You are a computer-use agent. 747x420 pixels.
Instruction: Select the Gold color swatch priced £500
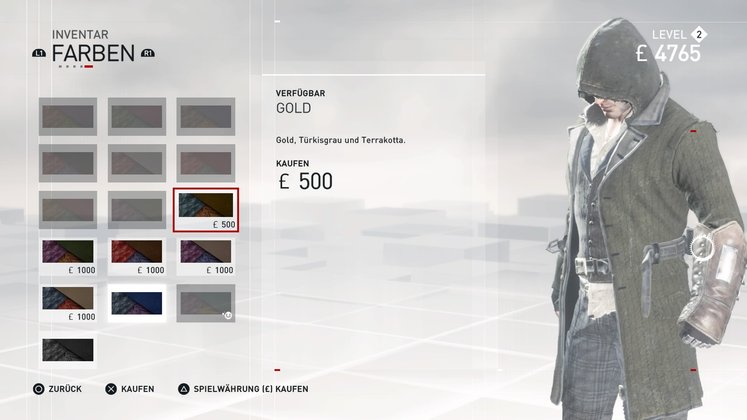pyautogui.click(x=206, y=209)
